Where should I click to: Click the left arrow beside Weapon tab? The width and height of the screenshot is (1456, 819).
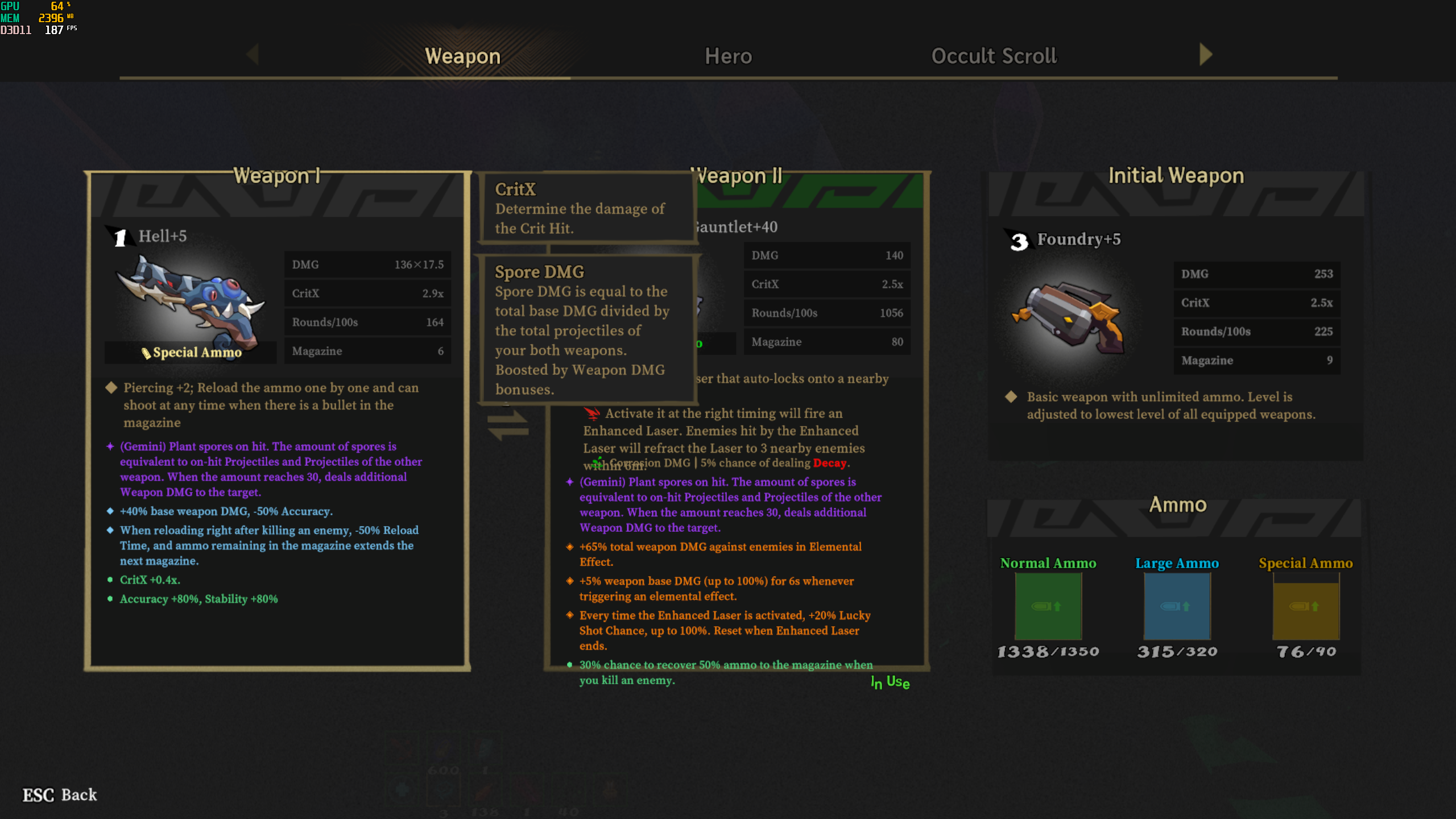253,55
